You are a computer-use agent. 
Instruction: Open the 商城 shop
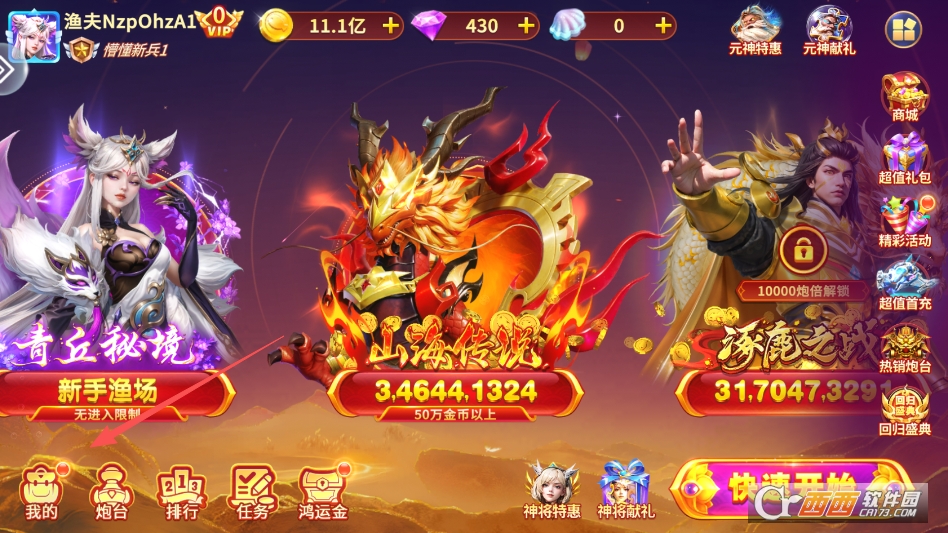[904, 97]
